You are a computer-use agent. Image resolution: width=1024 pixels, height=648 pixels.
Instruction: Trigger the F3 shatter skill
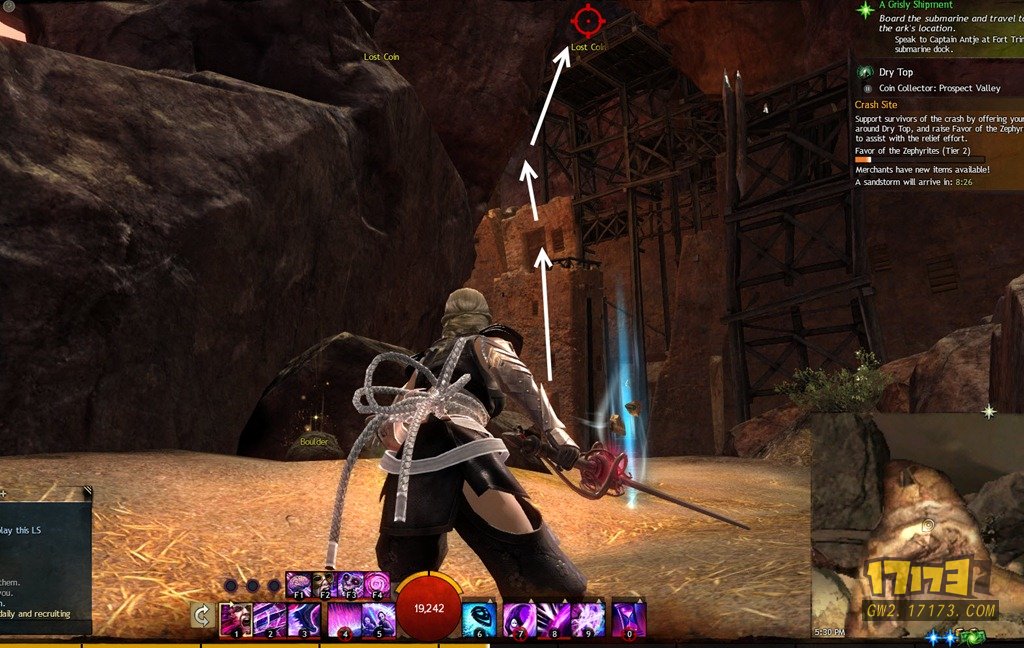click(x=351, y=584)
